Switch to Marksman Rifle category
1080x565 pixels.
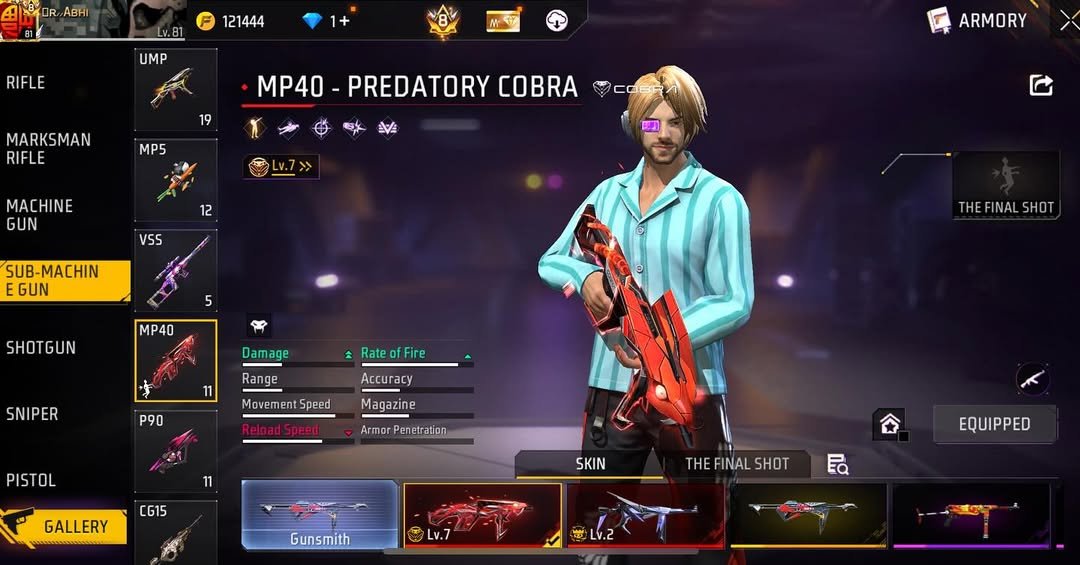(48, 149)
